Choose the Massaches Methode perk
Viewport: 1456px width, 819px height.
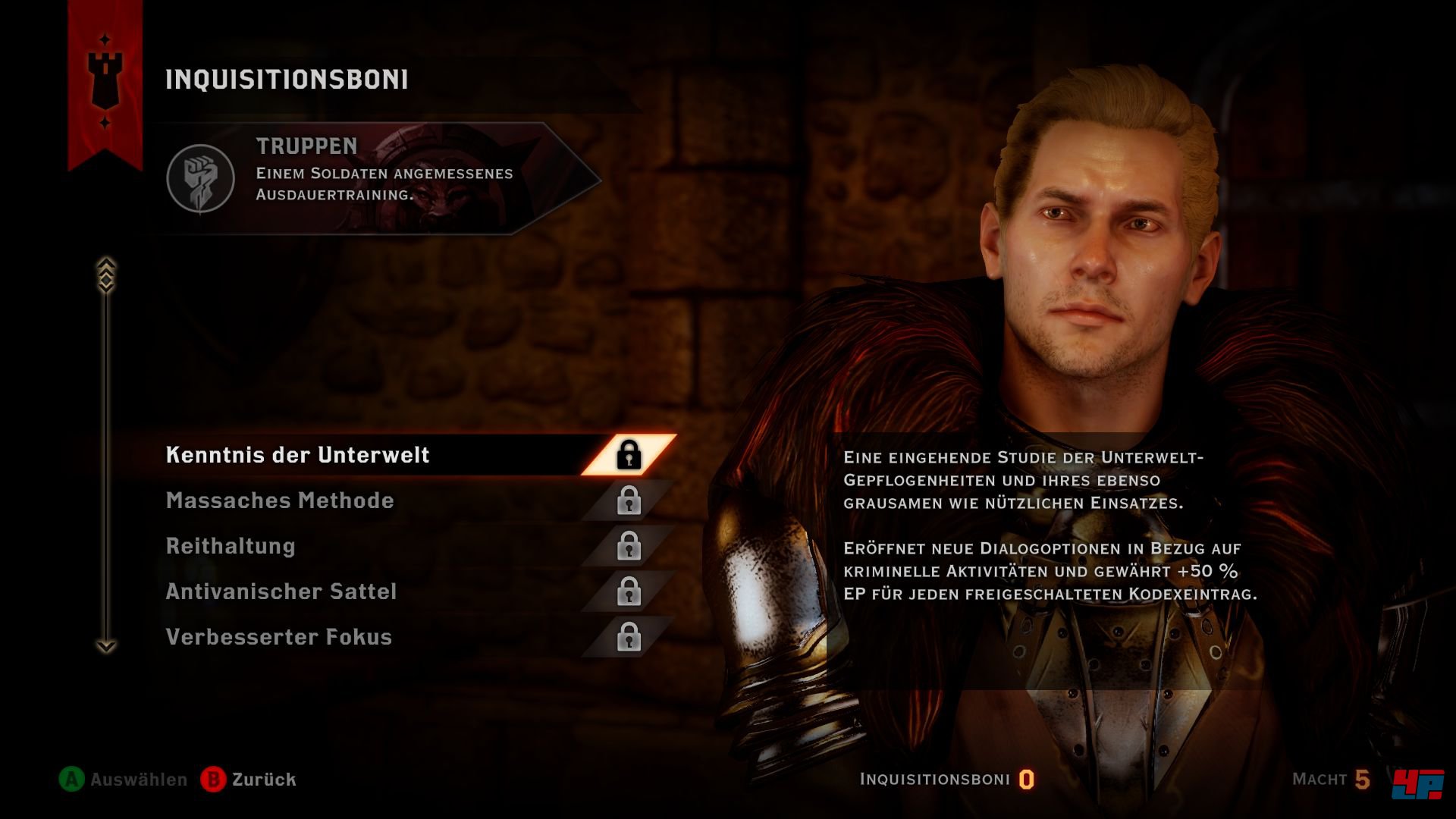280,500
